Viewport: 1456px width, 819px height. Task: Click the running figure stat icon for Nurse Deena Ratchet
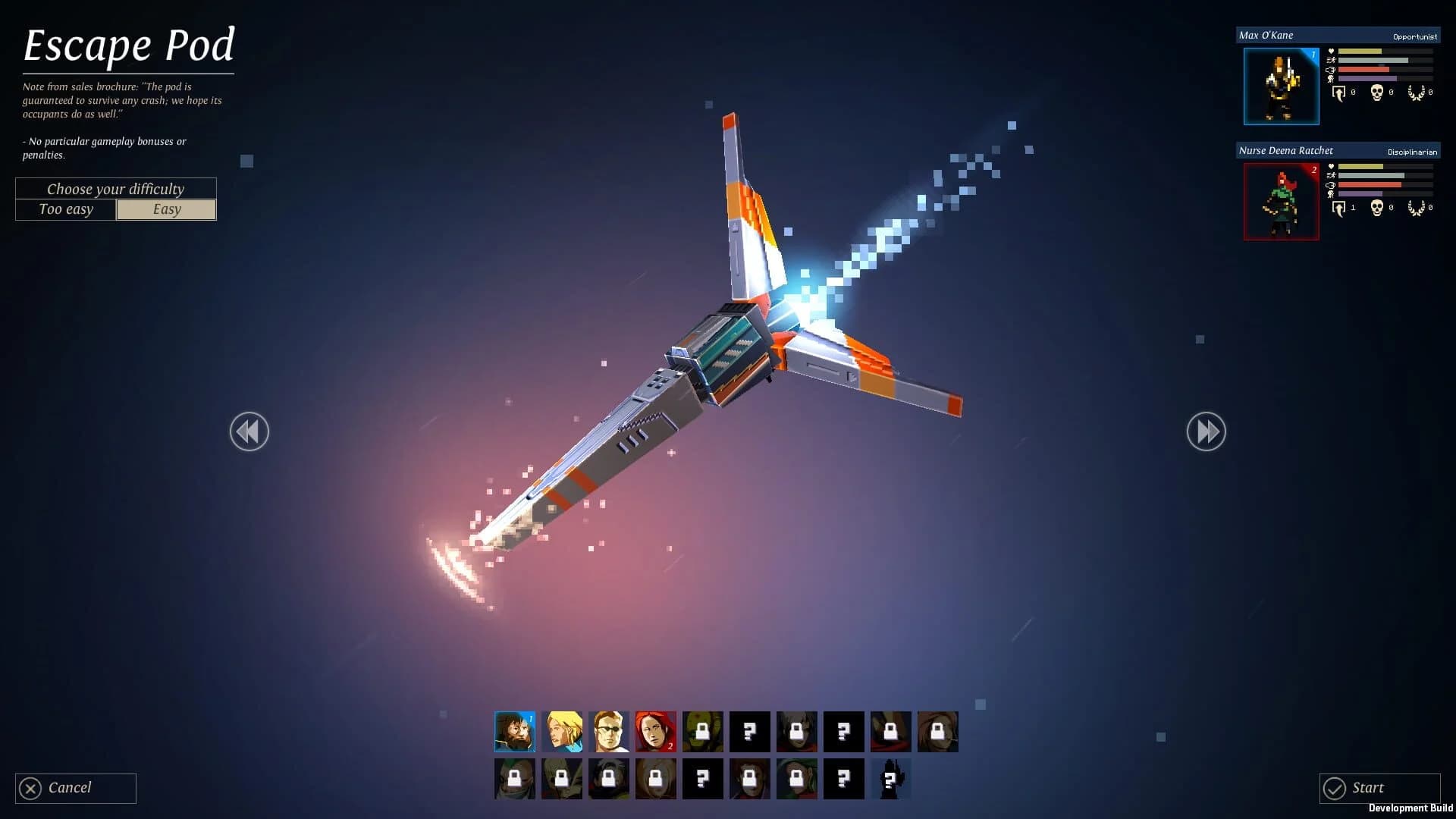[x=1330, y=173]
